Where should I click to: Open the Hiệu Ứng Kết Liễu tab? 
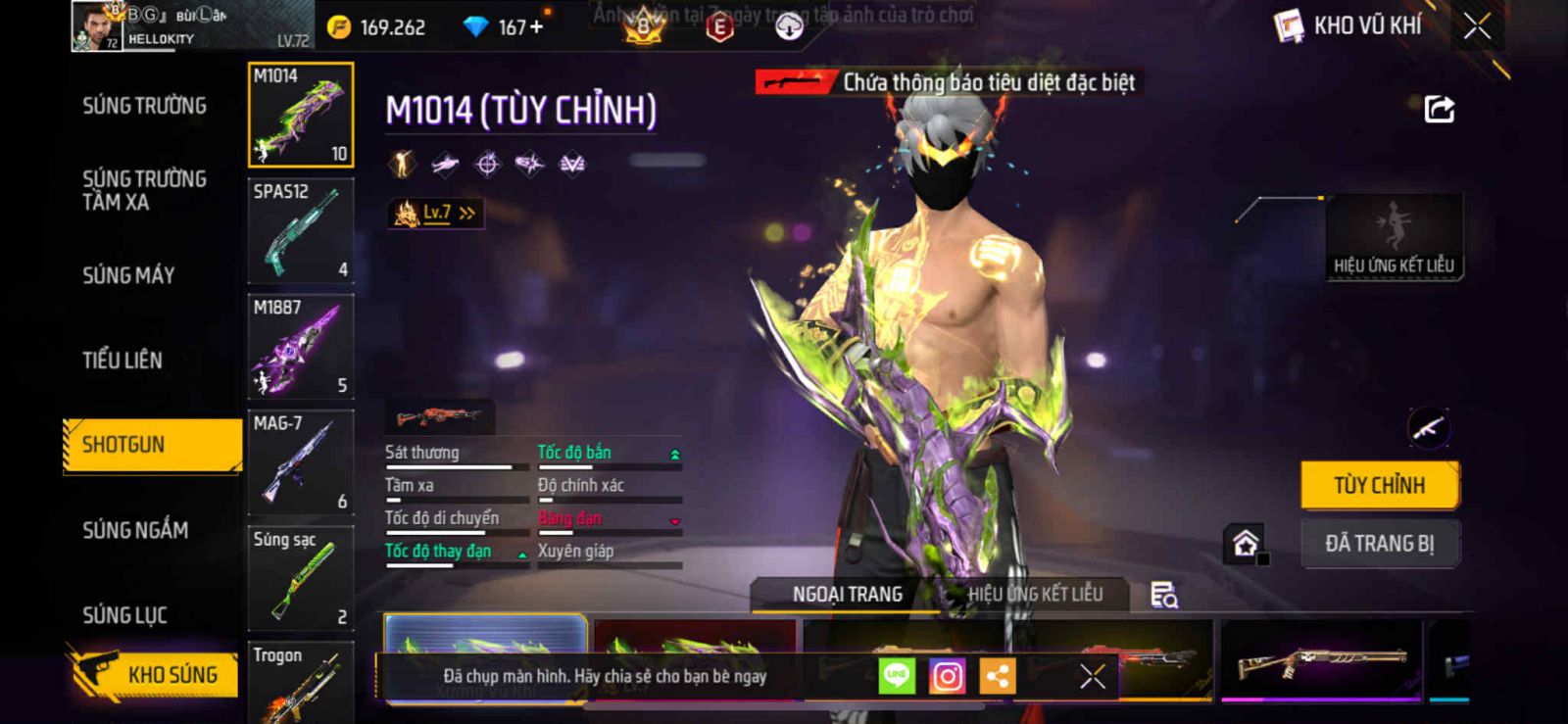1035,594
